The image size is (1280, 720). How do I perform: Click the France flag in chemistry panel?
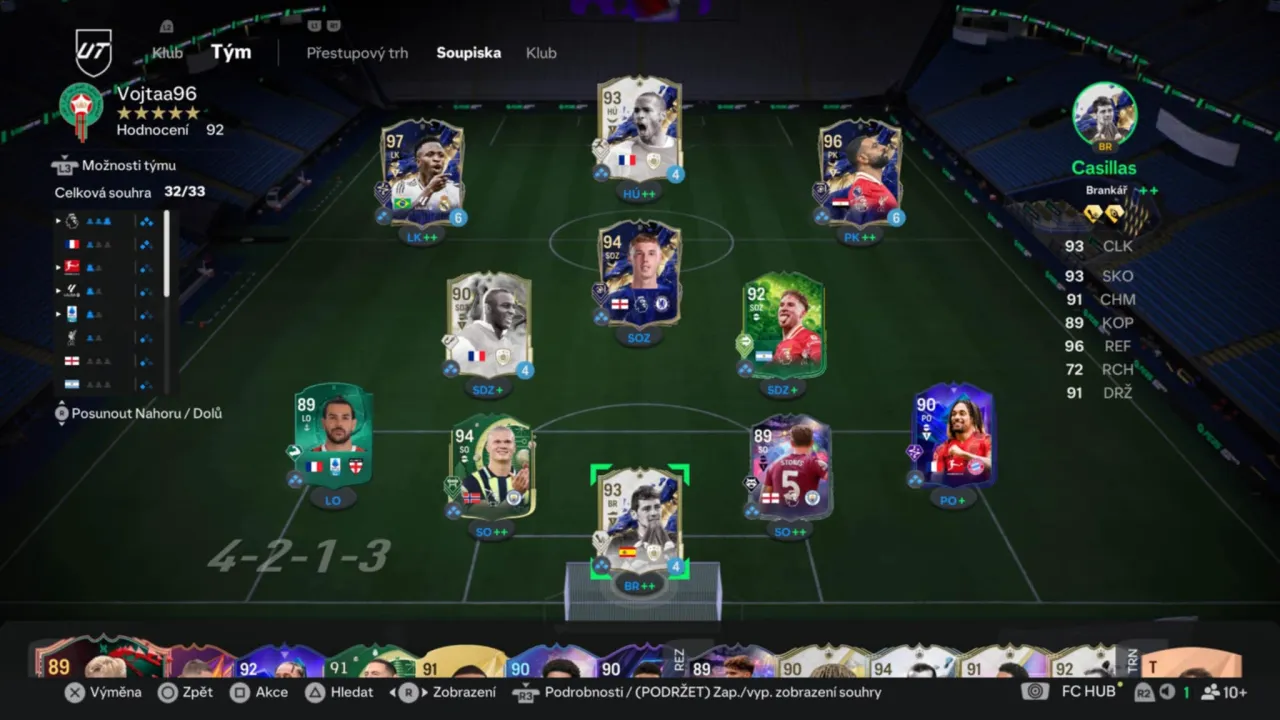pos(72,244)
